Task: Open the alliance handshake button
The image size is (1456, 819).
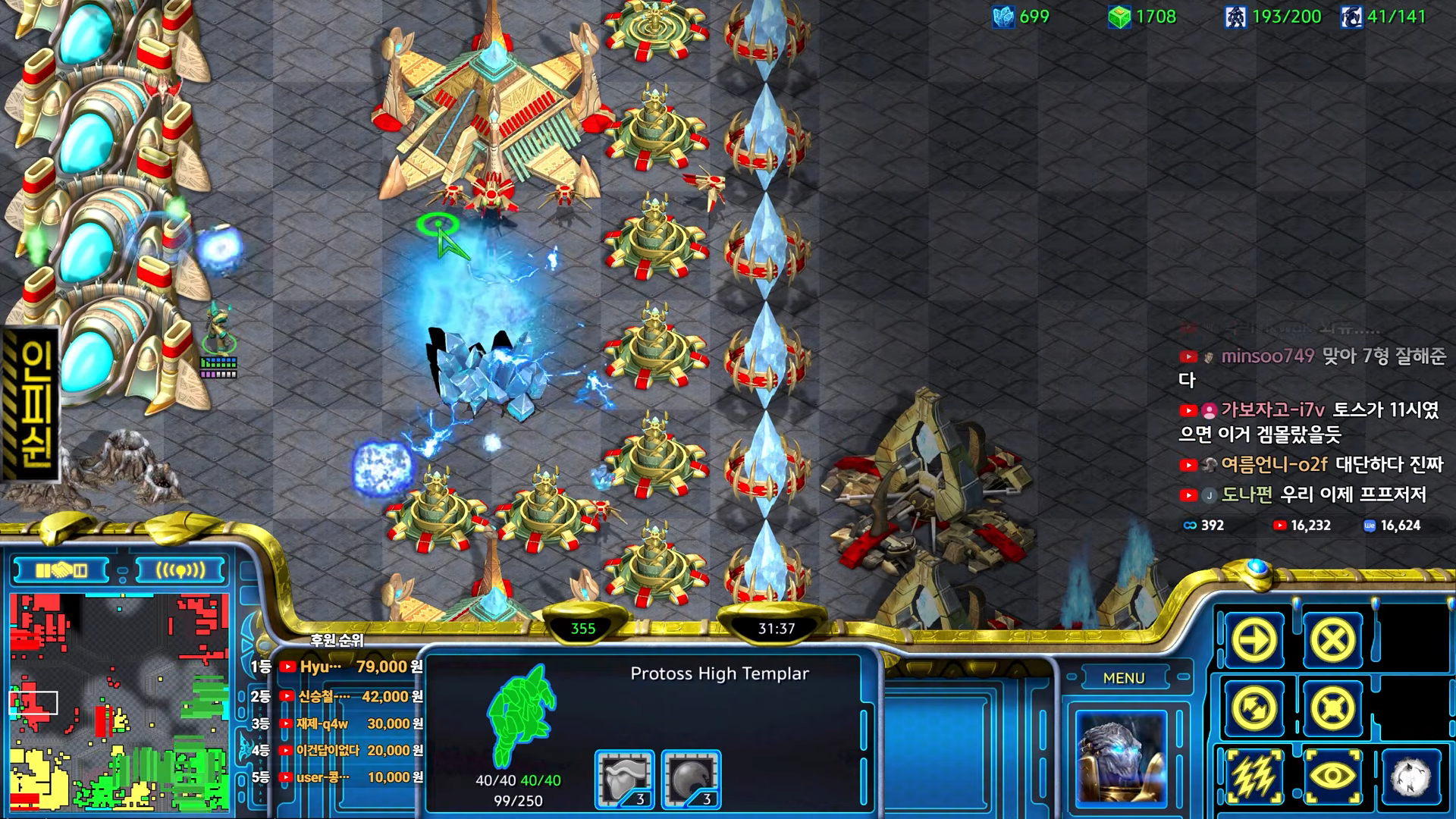Action: pyautogui.click(x=61, y=570)
